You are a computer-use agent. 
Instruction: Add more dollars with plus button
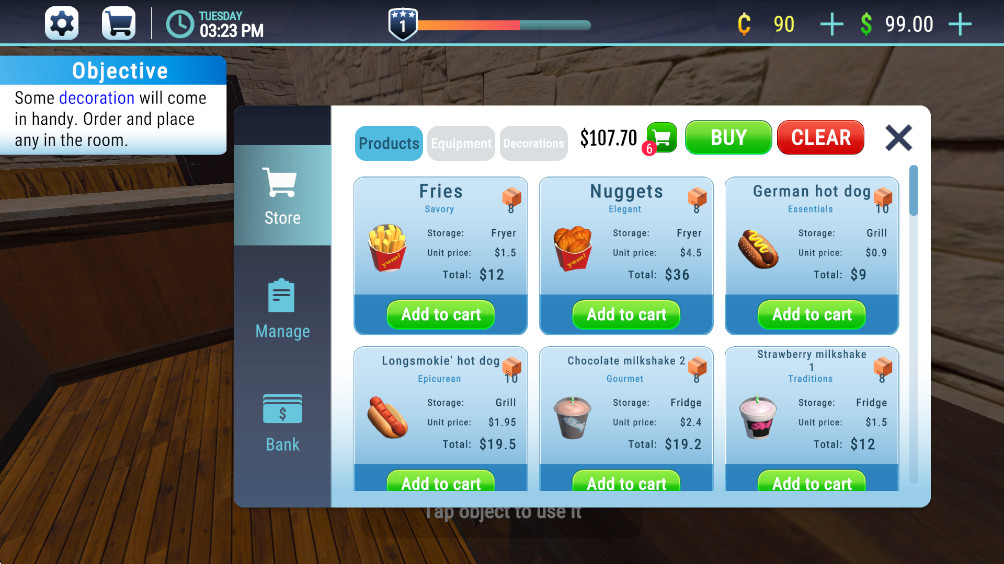[x=959, y=24]
